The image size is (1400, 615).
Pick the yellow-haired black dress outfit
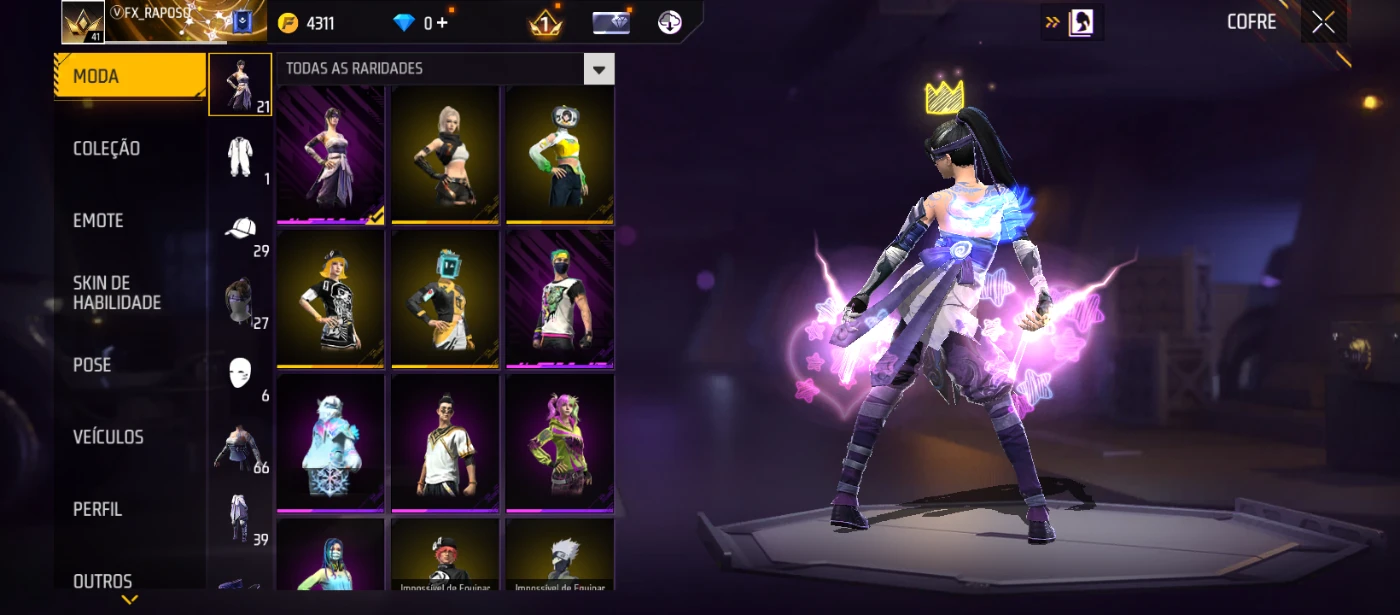tap(331, 299)
